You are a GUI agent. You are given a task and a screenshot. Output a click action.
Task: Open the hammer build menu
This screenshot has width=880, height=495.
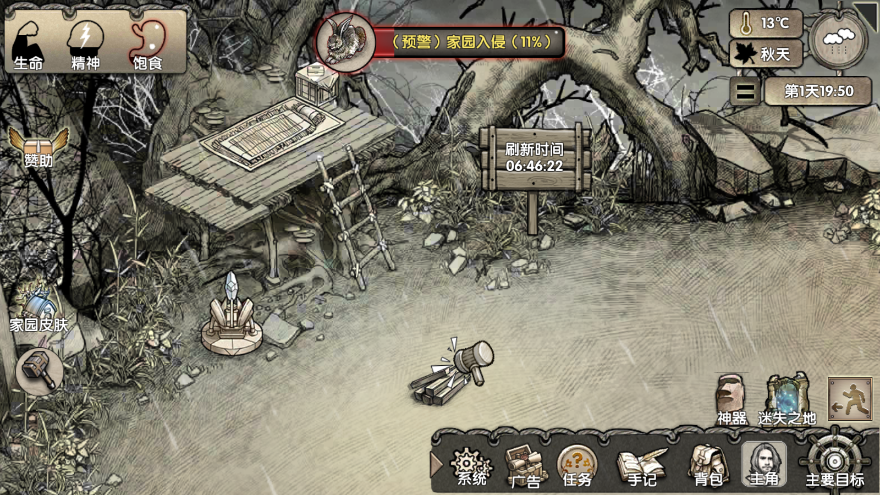pos(40,371)
